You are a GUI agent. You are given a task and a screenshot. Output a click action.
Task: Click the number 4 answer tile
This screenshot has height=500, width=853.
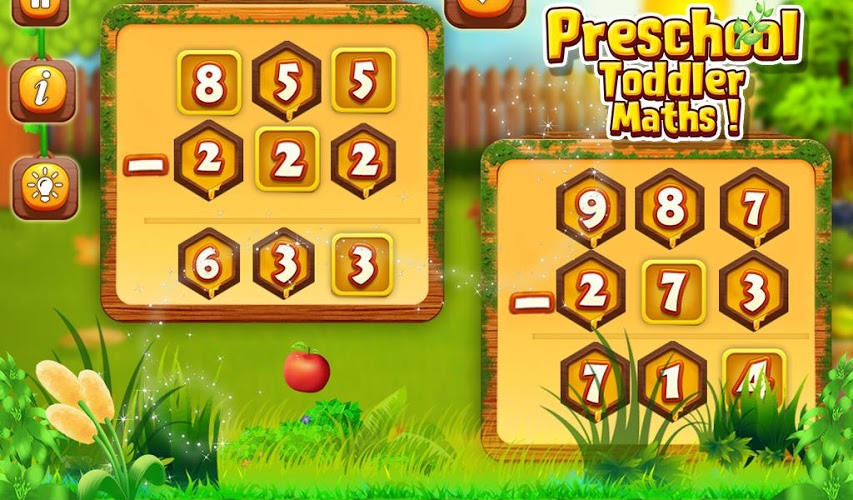coord(753,378)
